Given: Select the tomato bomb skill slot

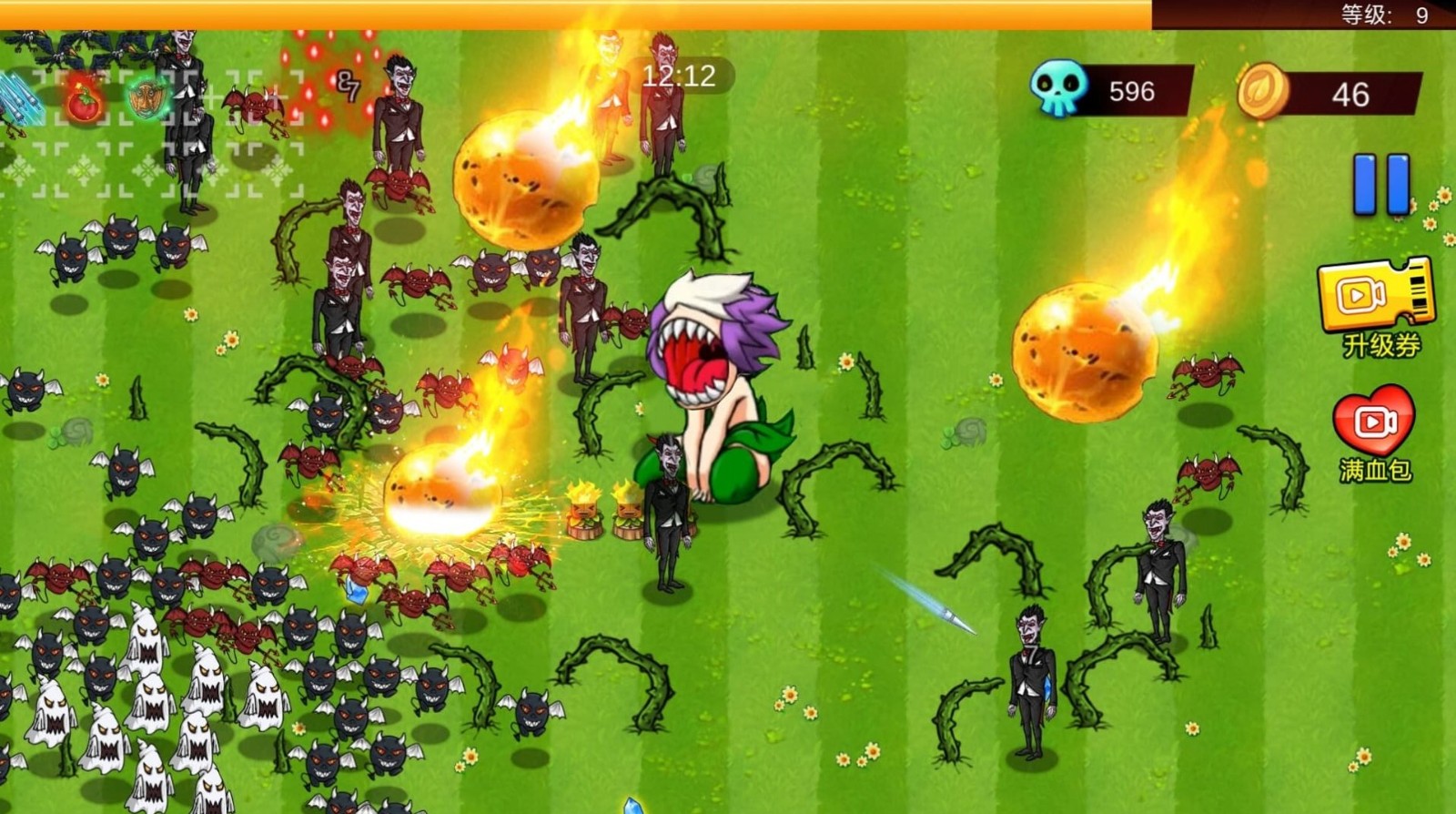Looking at the screenshot, I should [x=84, y=100].
